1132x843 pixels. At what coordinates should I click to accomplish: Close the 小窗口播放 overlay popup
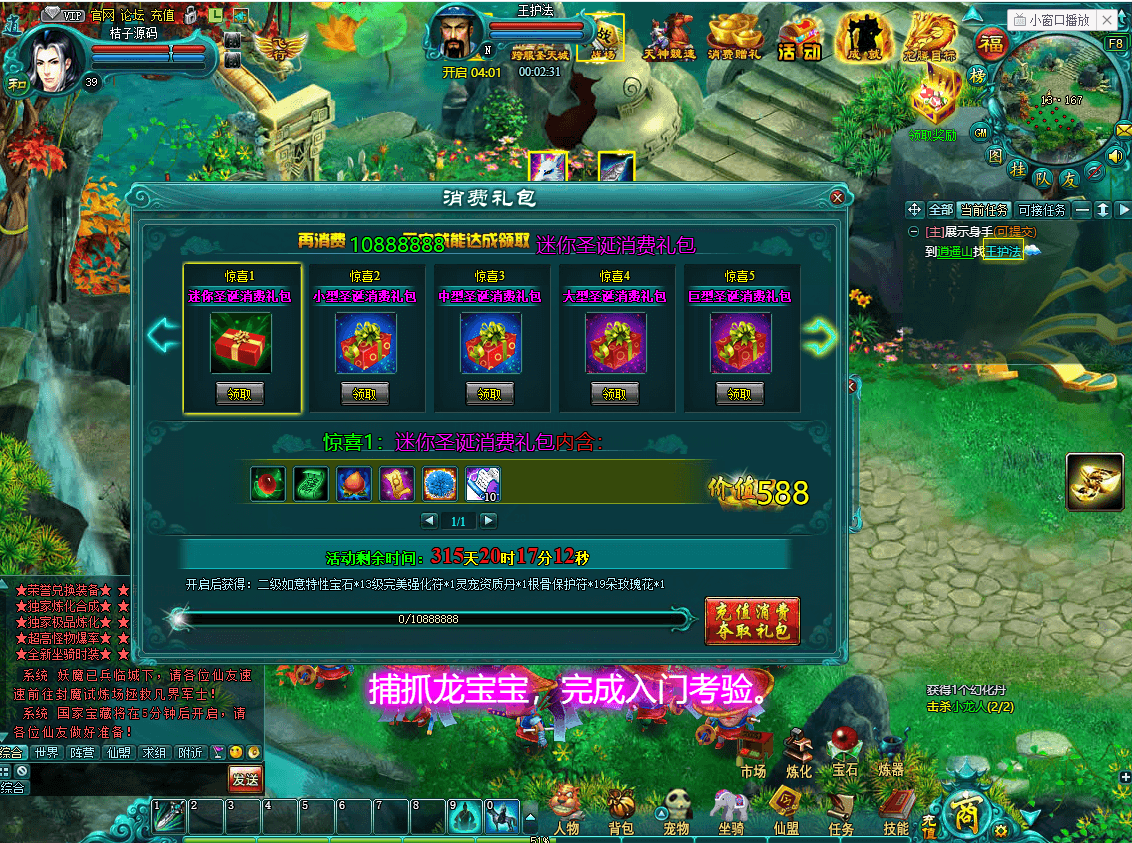1109,19
